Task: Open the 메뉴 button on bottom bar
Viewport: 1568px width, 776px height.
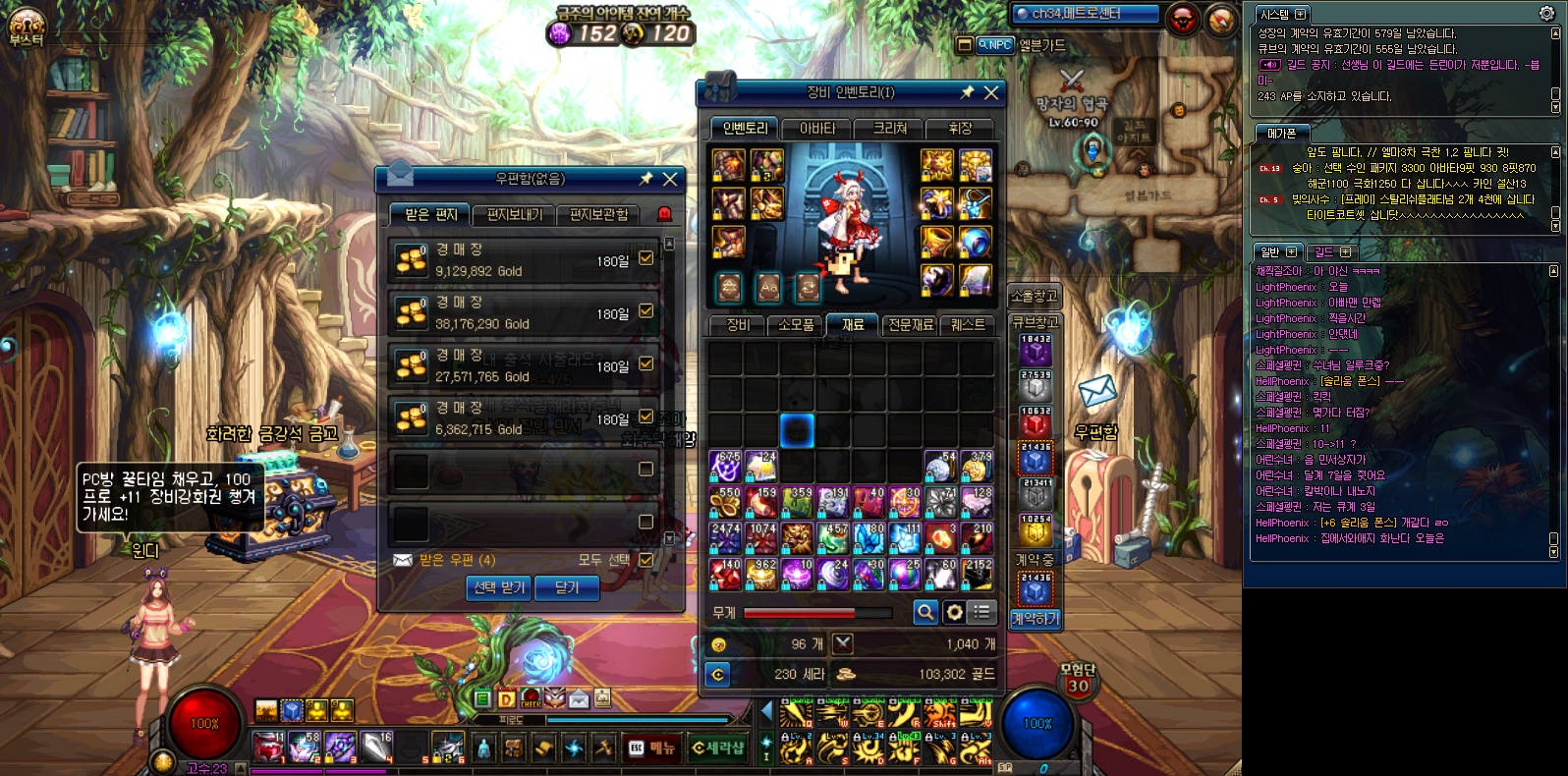Action: pyautogui.click(x=653, y=748)
